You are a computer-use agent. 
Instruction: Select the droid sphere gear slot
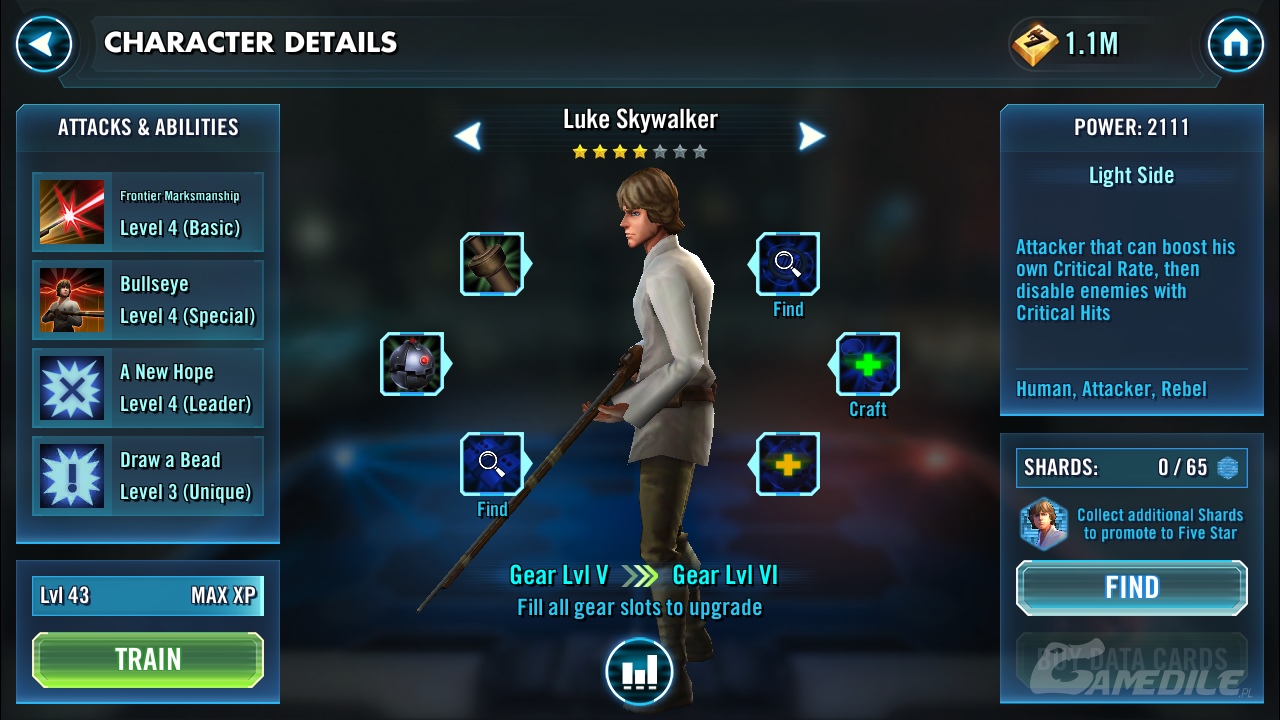click(412, 364)
